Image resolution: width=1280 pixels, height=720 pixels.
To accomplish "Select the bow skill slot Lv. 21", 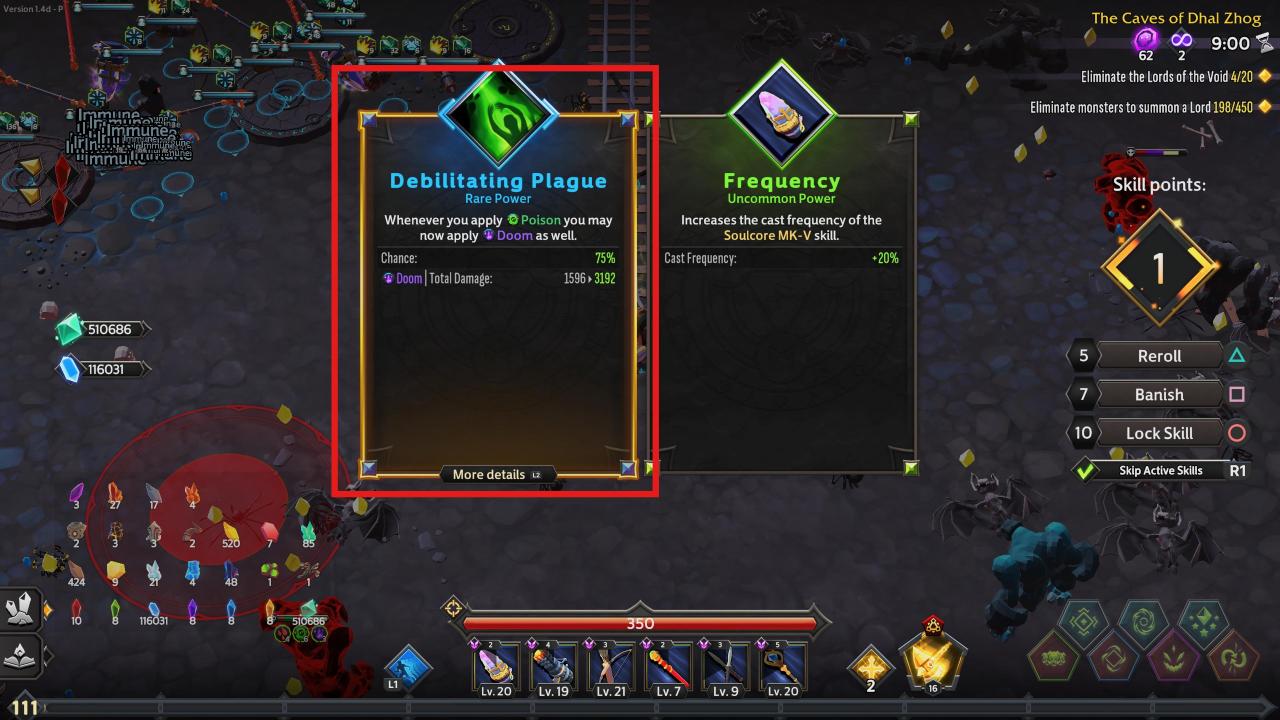I will 611,666.
